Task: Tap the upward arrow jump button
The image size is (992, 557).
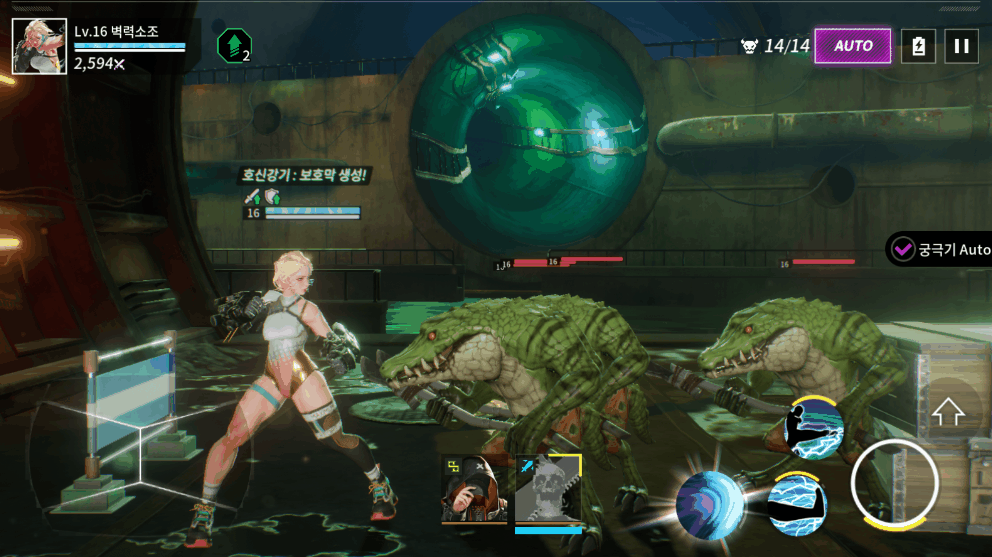Action: [947, 411]
